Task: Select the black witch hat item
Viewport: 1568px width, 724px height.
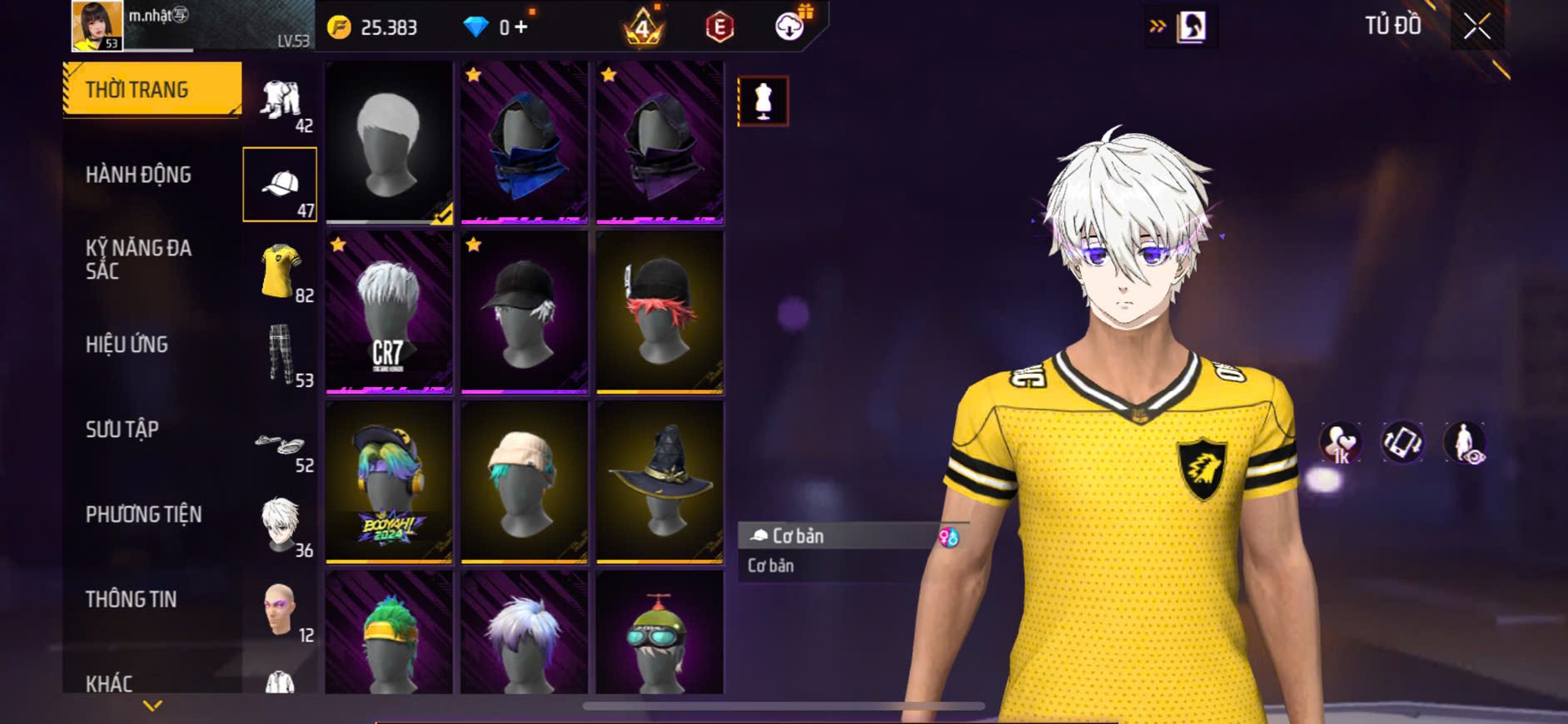Action: 660,482
